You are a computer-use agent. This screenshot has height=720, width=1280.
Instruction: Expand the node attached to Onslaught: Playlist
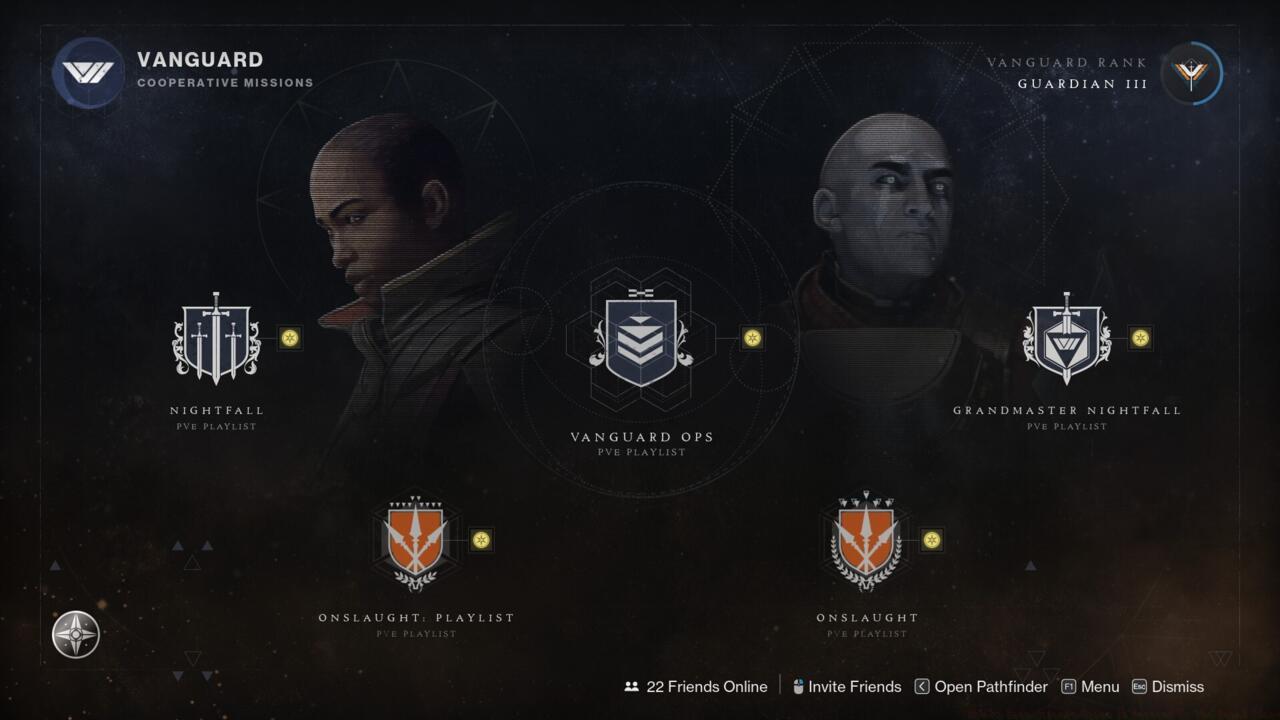483,538
